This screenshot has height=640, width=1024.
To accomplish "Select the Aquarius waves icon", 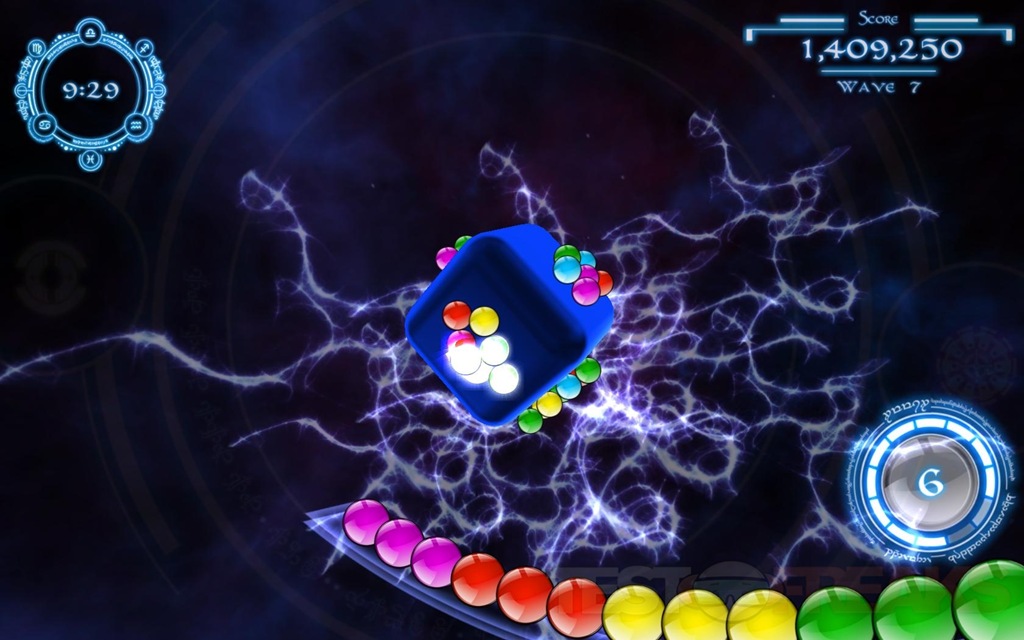I will tap(136, 125).
